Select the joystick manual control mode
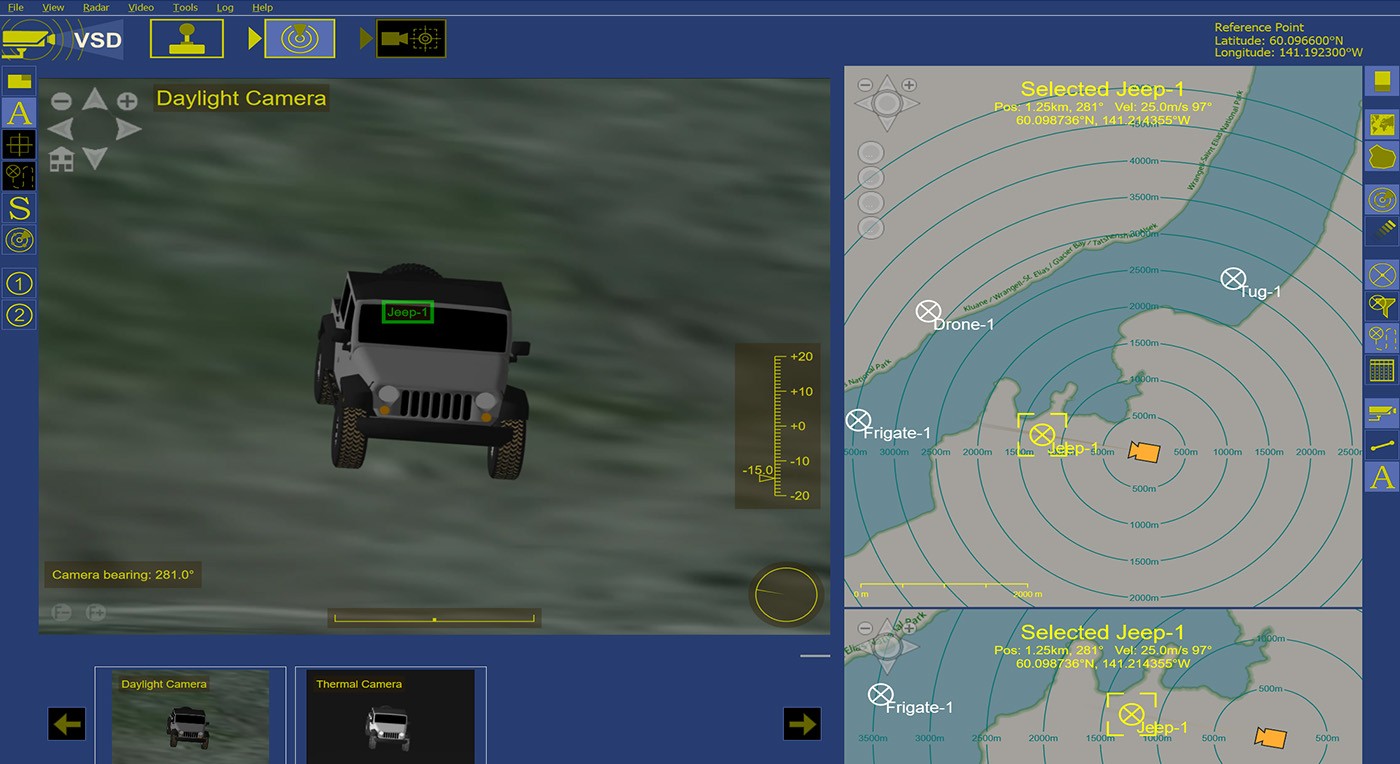The height and width of the screenshot is (764, 1400). click(186, 38)
